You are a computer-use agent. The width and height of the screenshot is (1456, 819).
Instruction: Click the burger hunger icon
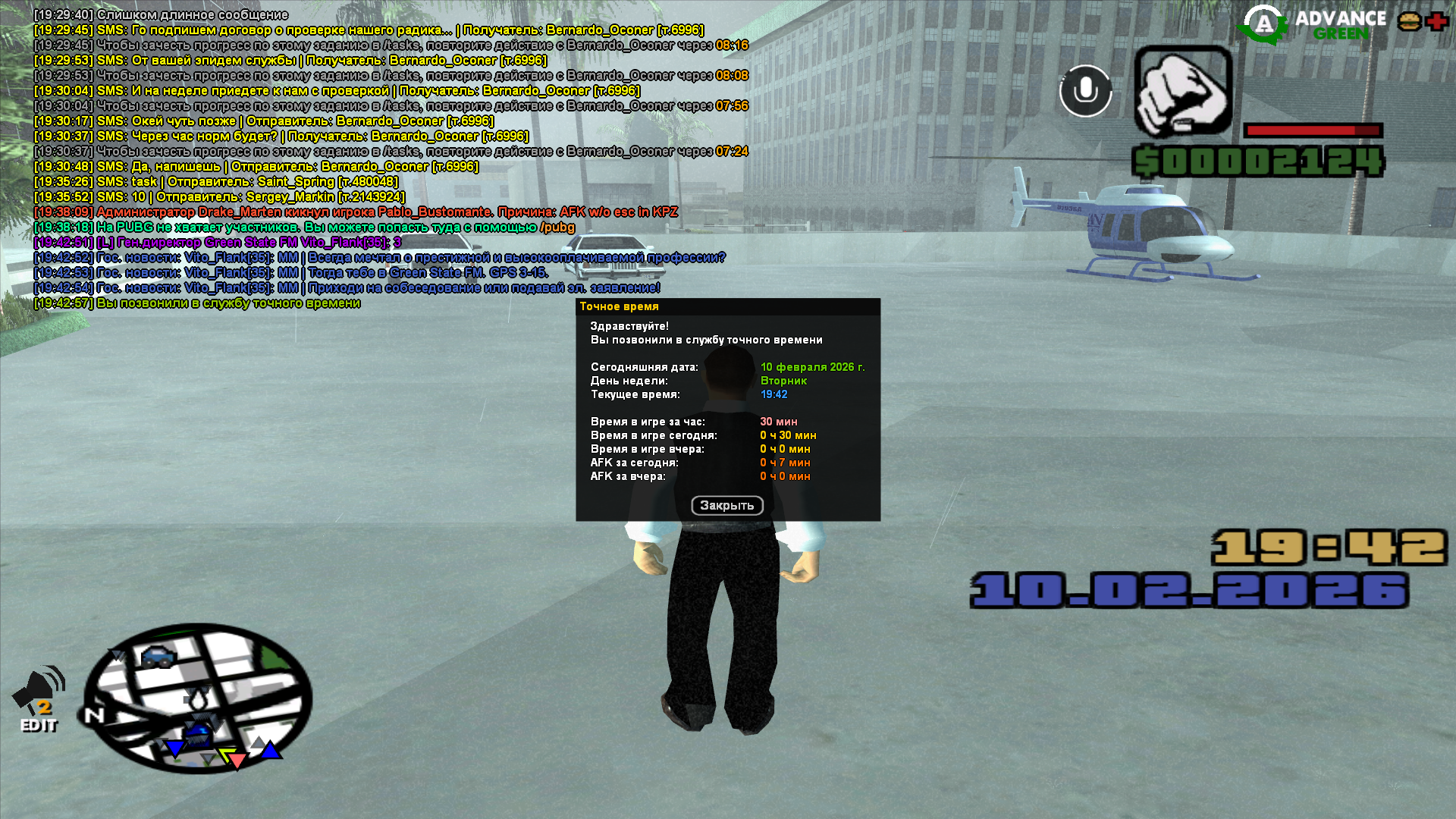(1409, 21)
